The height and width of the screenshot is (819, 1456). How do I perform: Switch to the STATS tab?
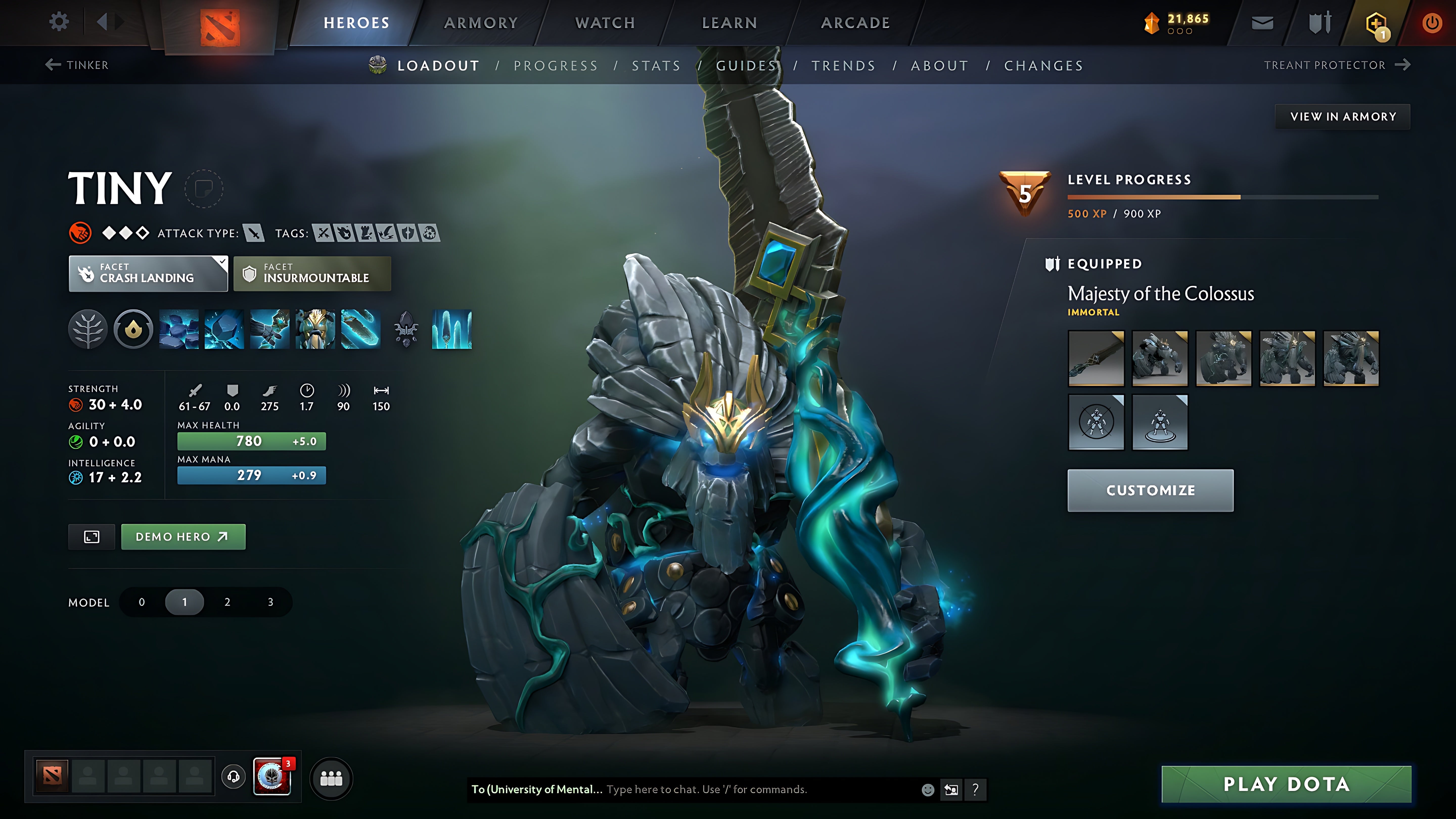pos(657,65)
